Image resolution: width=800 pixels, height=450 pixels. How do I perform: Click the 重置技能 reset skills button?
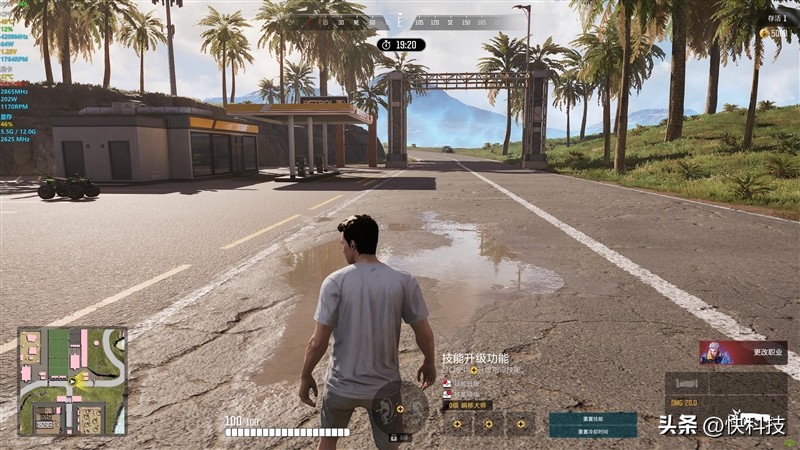coord(592,418)
